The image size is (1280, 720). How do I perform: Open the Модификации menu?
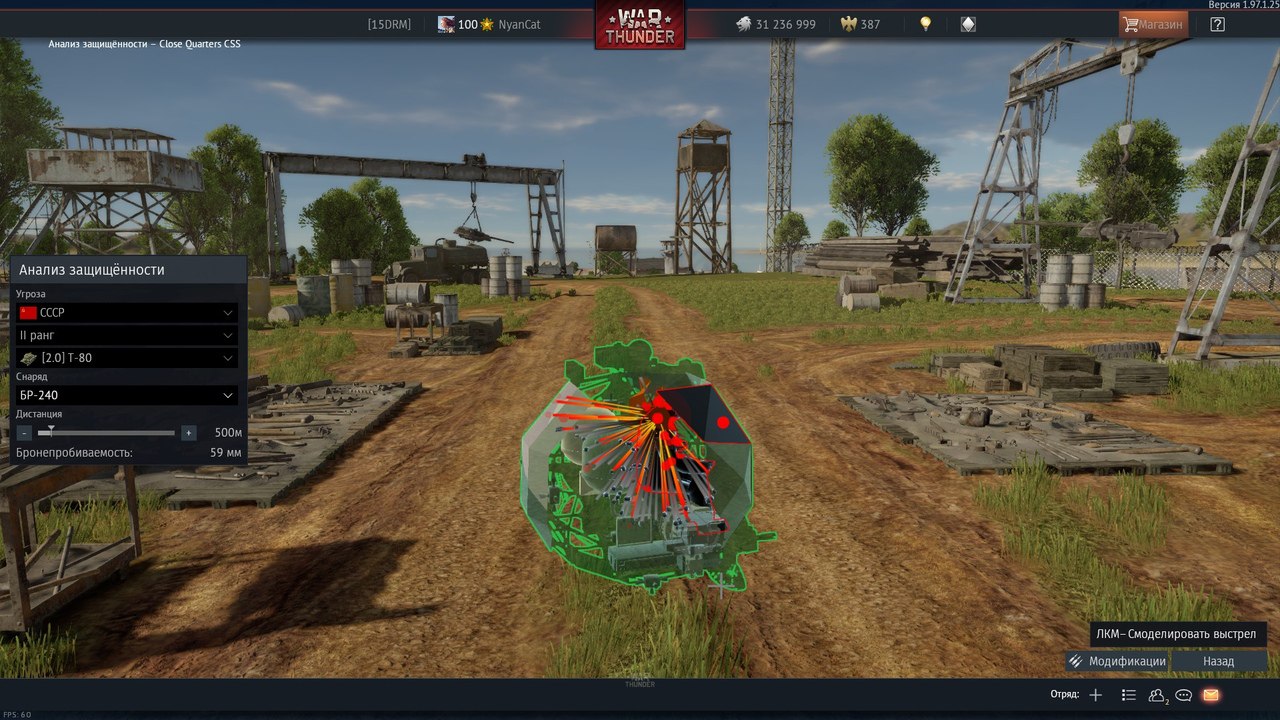pos(1117,661)
